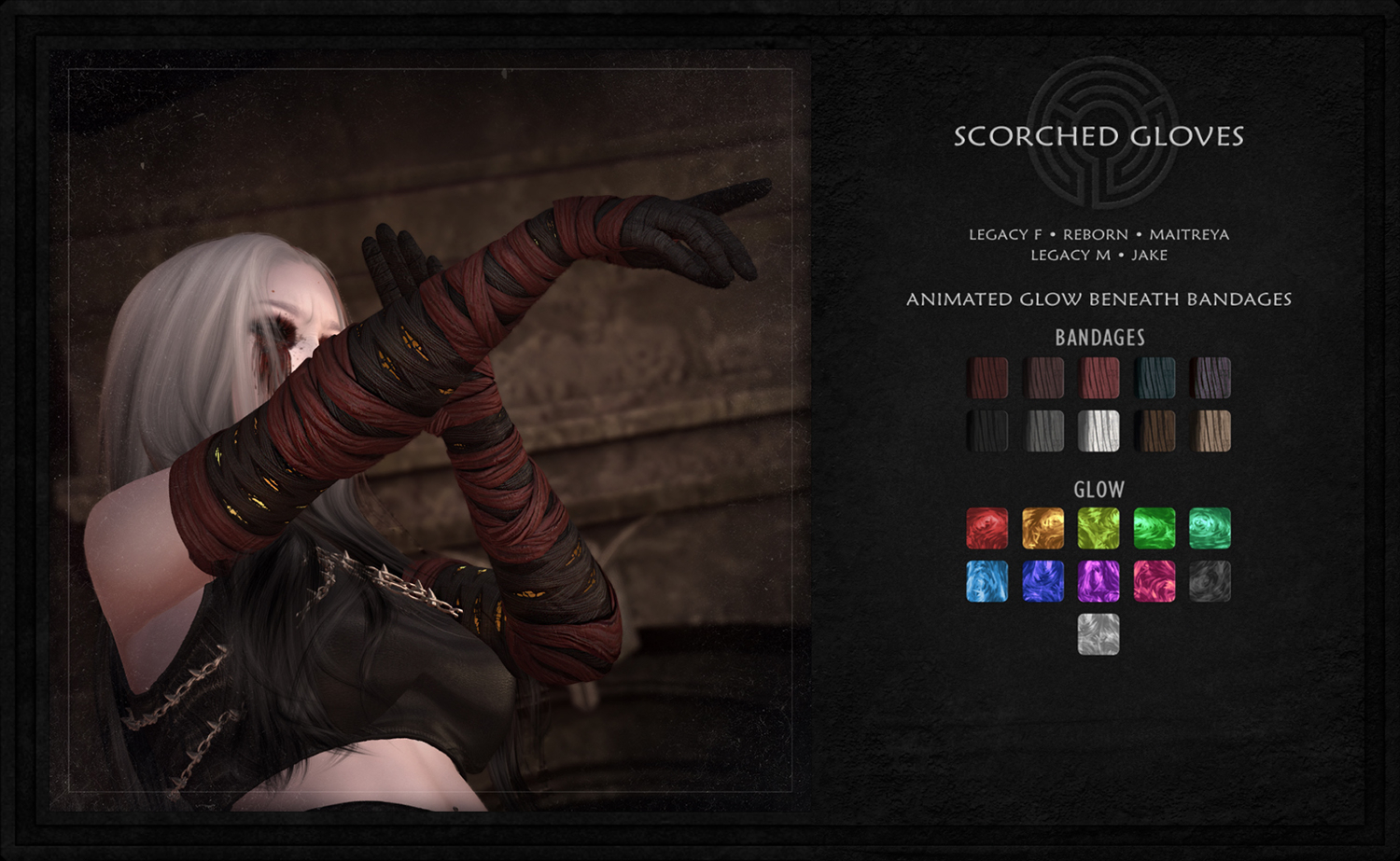Choose the indigo blue glow swatch
The image size is (1400, 861).
click(x=1043, y=581)
